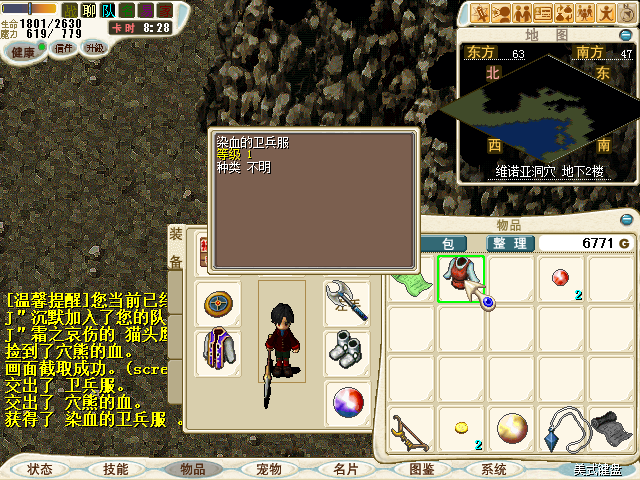Toggle the 聊 chat mode icon
The height and width of the screenshot is (480, 640).
(88, 10)
